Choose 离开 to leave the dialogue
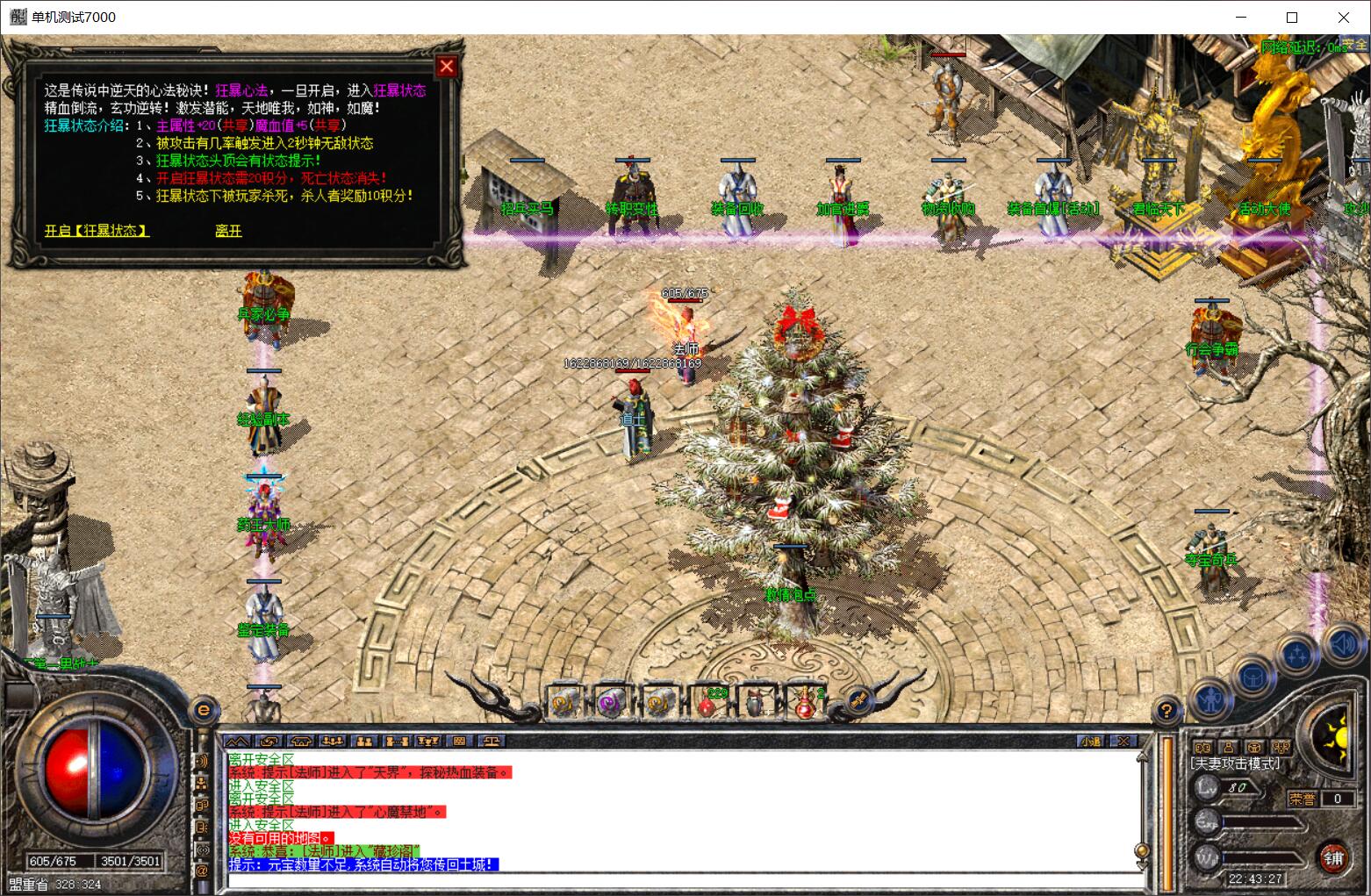The image size is (1371, 896). click(228, 231)
